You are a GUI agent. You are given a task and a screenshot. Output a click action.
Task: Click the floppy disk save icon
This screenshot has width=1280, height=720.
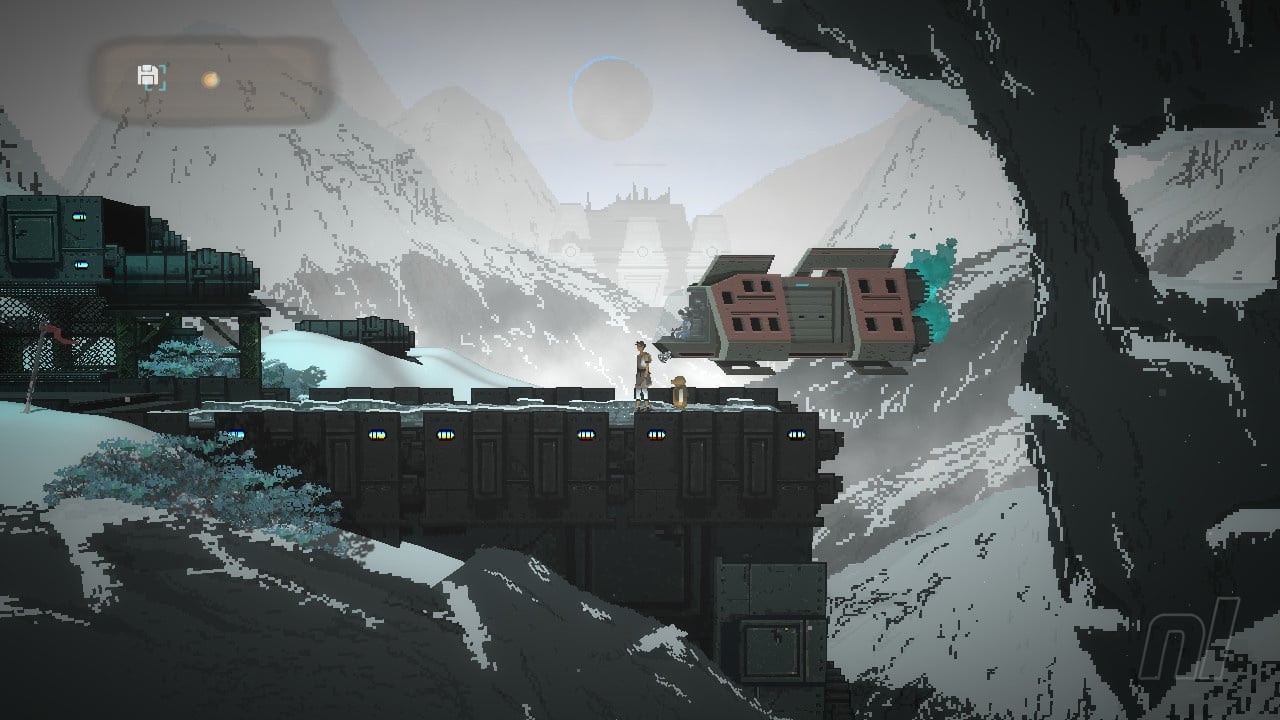[x=148, y=76]
